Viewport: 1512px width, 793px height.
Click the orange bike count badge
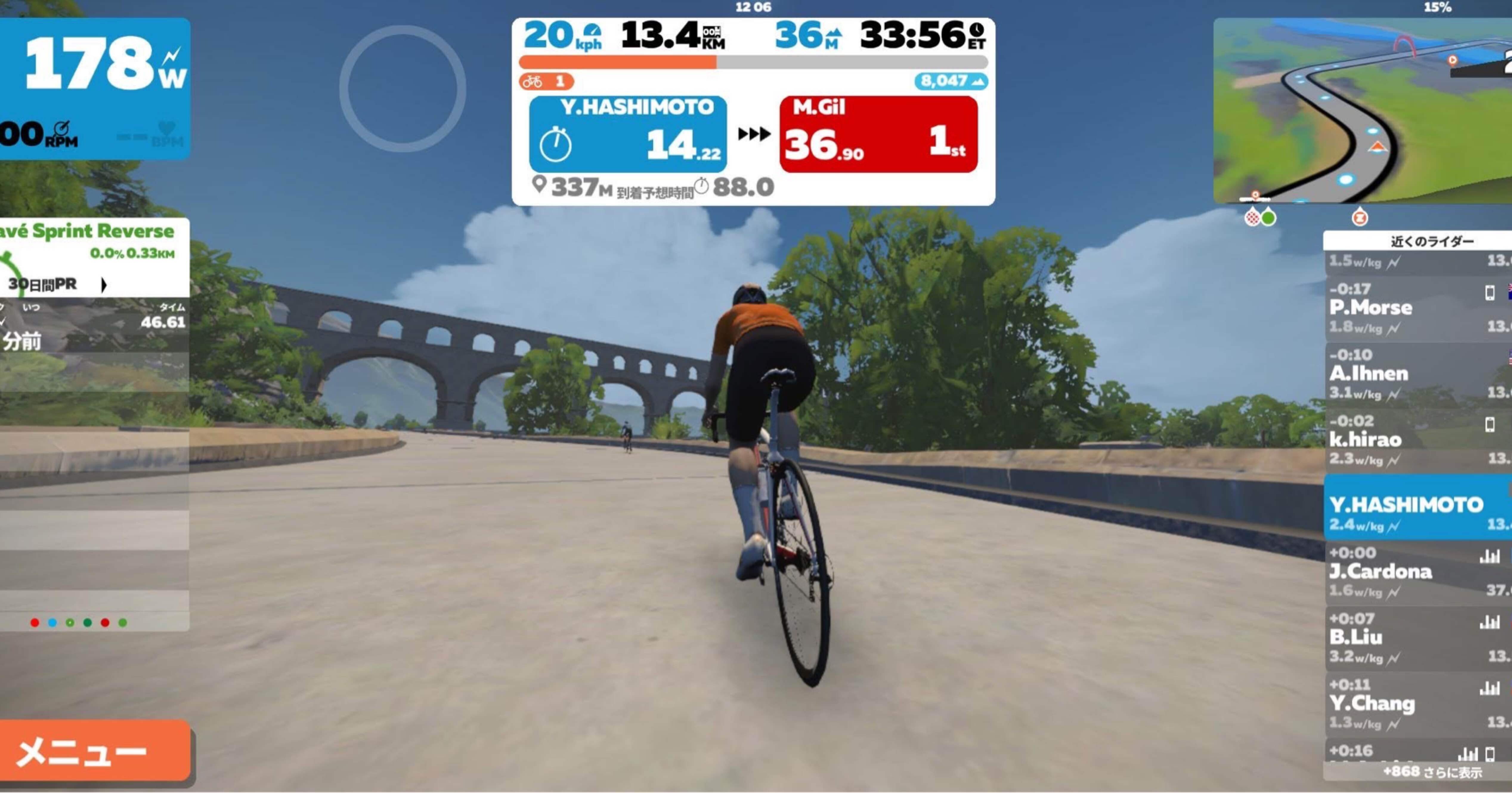pyautogui.click(x=546, y=81)
